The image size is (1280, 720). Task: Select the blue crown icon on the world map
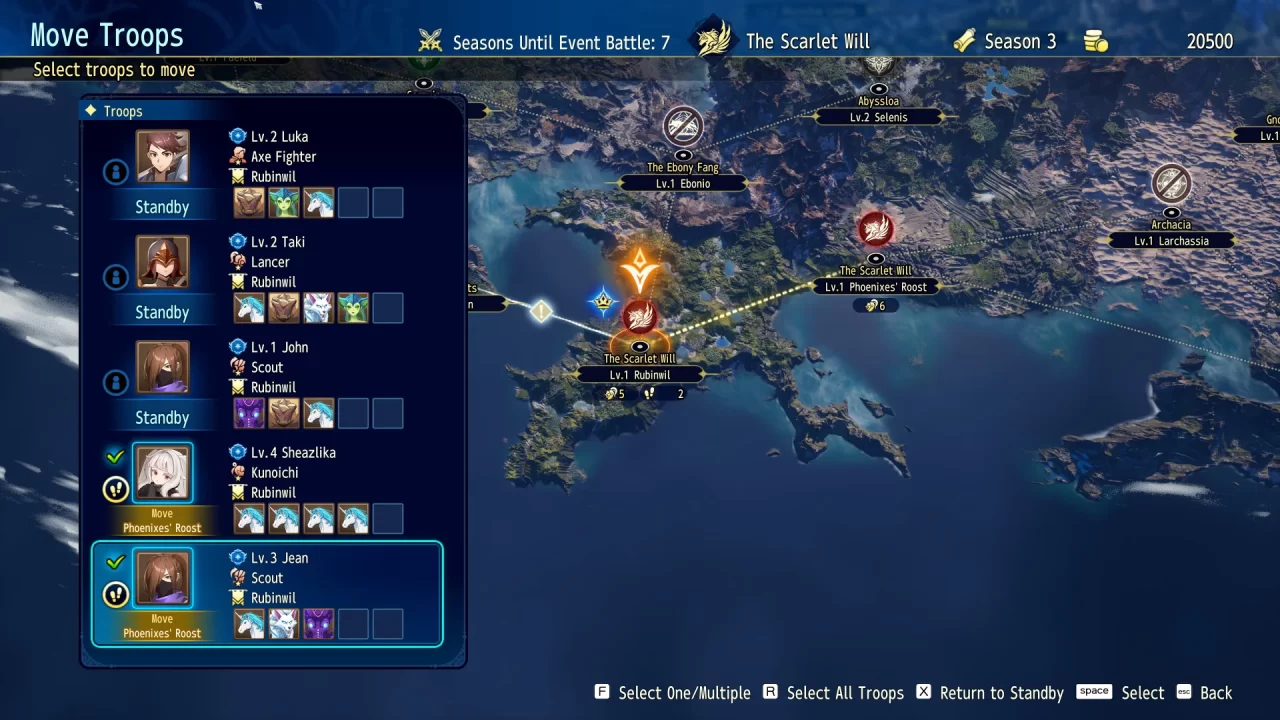click(604, 300)
